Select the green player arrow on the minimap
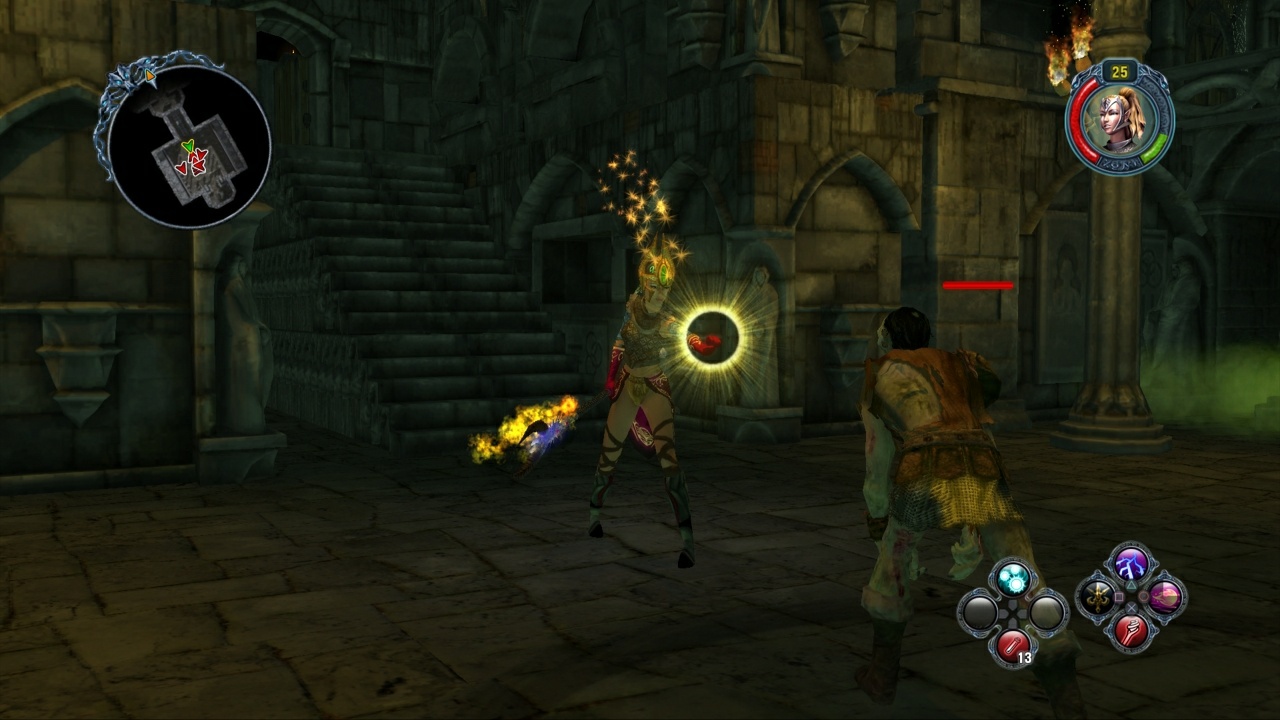This screenshot has height=720, width=1280. coord(188,146)
